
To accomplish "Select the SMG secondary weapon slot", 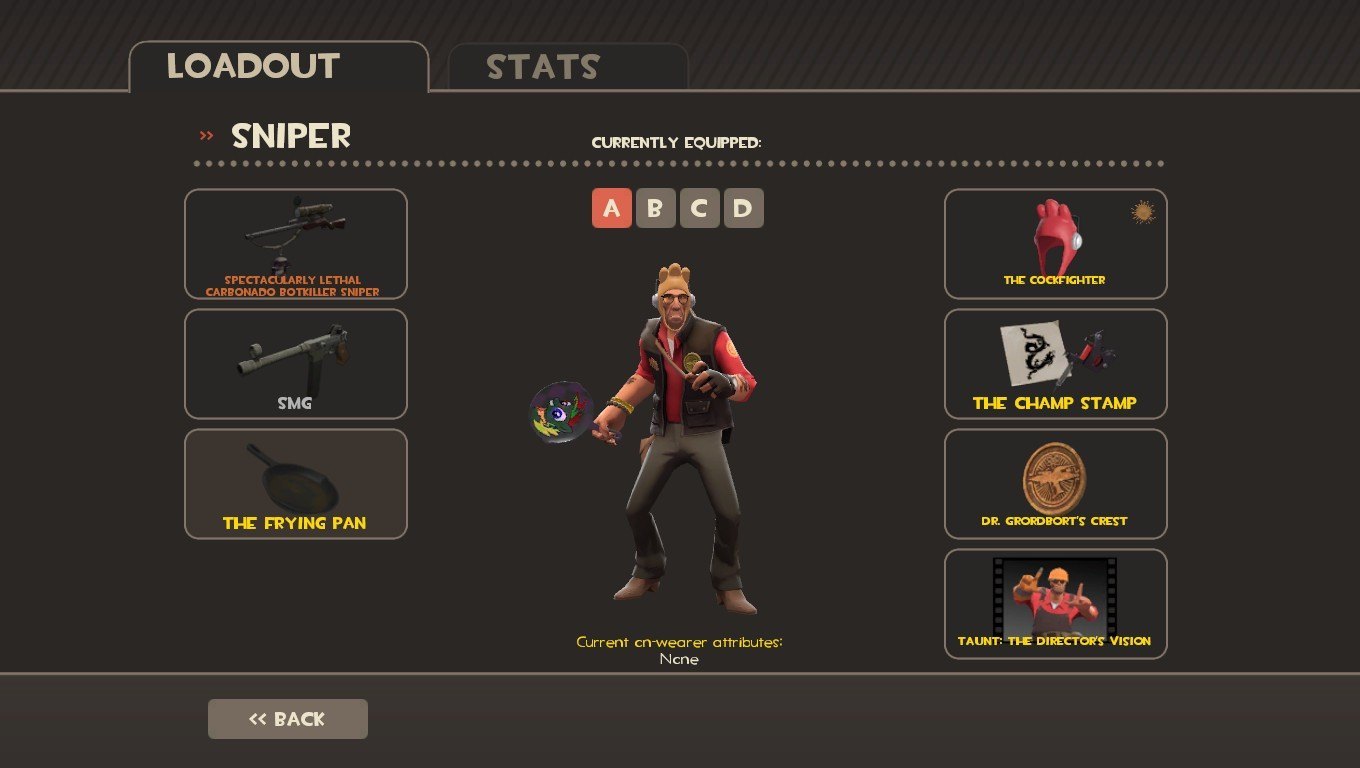I will tap(296, 364).
